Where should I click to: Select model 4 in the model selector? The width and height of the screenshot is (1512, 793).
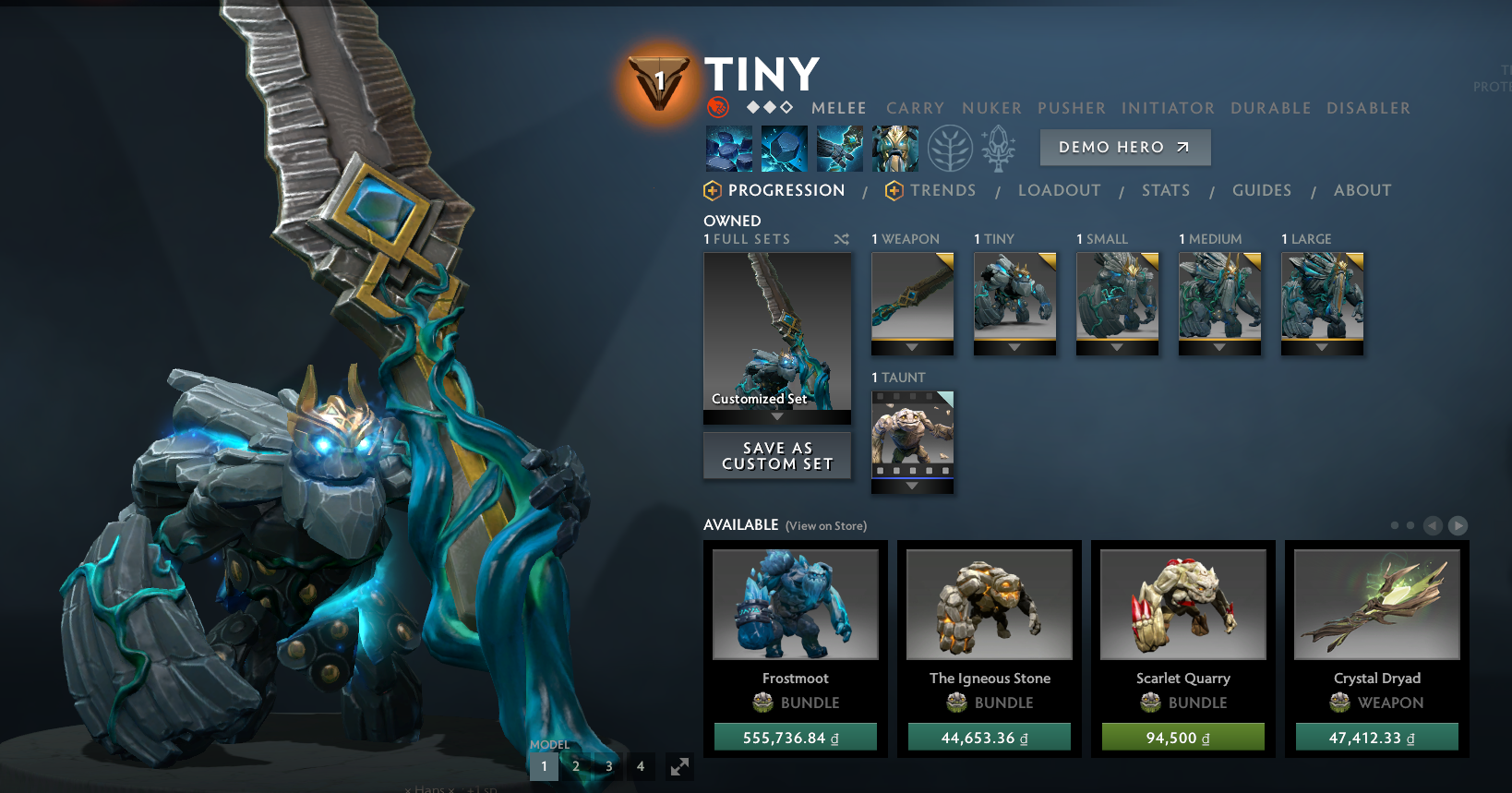click(641, 766)
